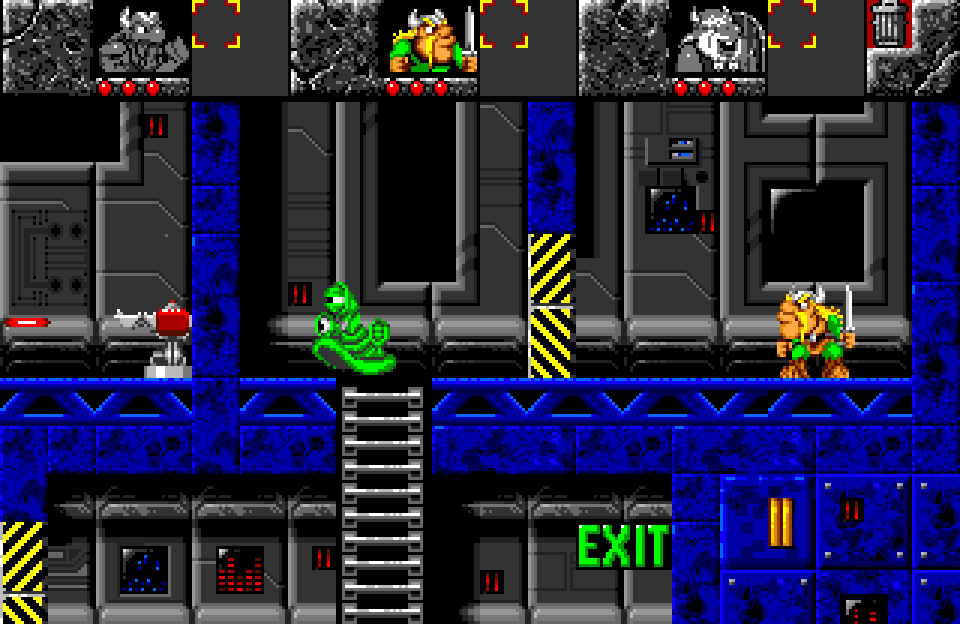Select the greyed-out Erik viking portrait
Viewport: 960px width, 624px height.
pos(144,40)
